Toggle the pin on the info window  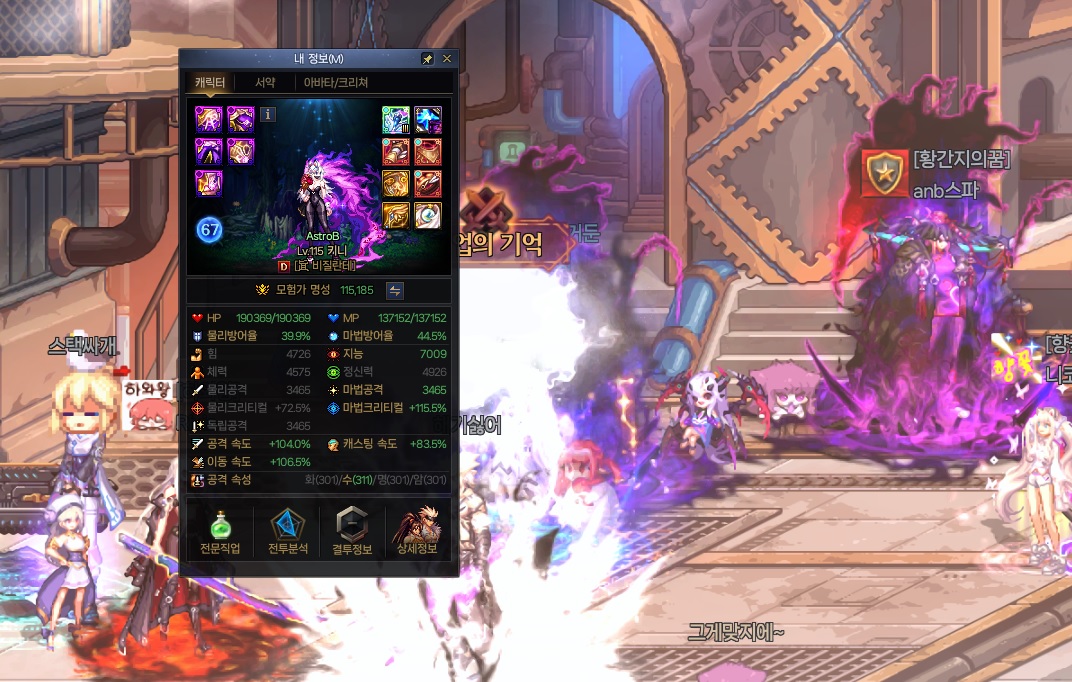(x=428, y=59)
